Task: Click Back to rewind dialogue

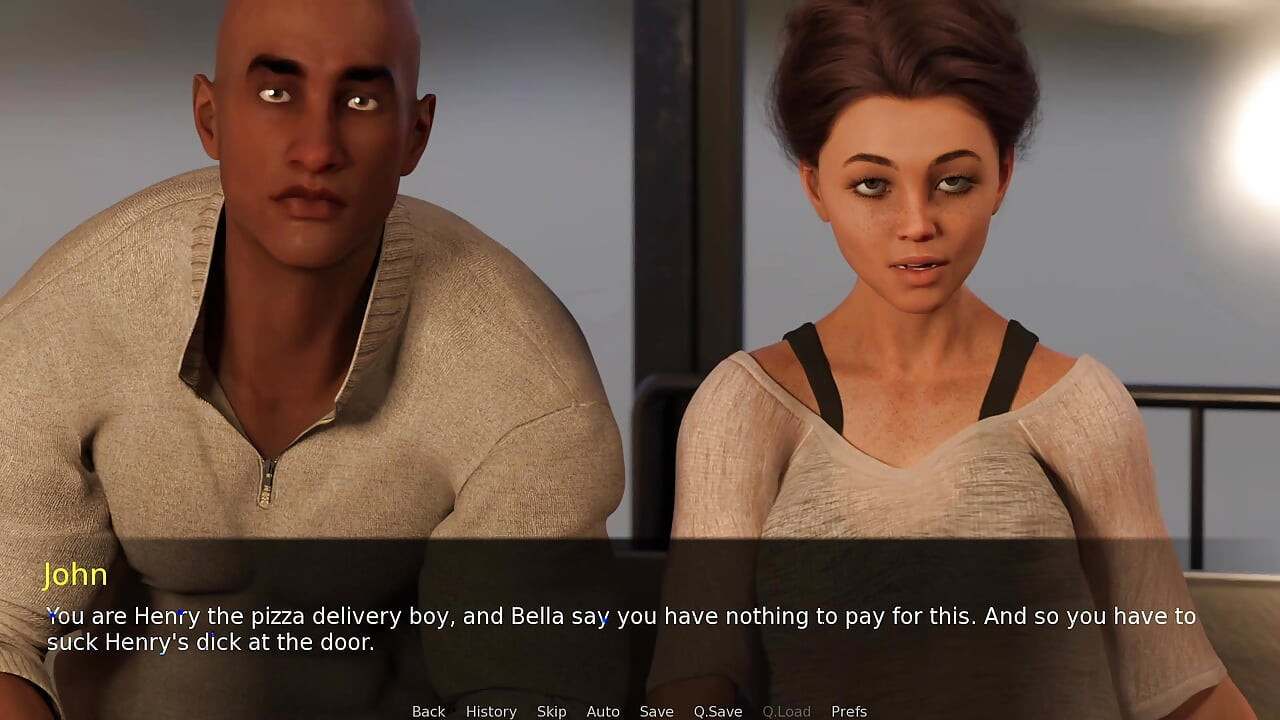Action: 428,711
